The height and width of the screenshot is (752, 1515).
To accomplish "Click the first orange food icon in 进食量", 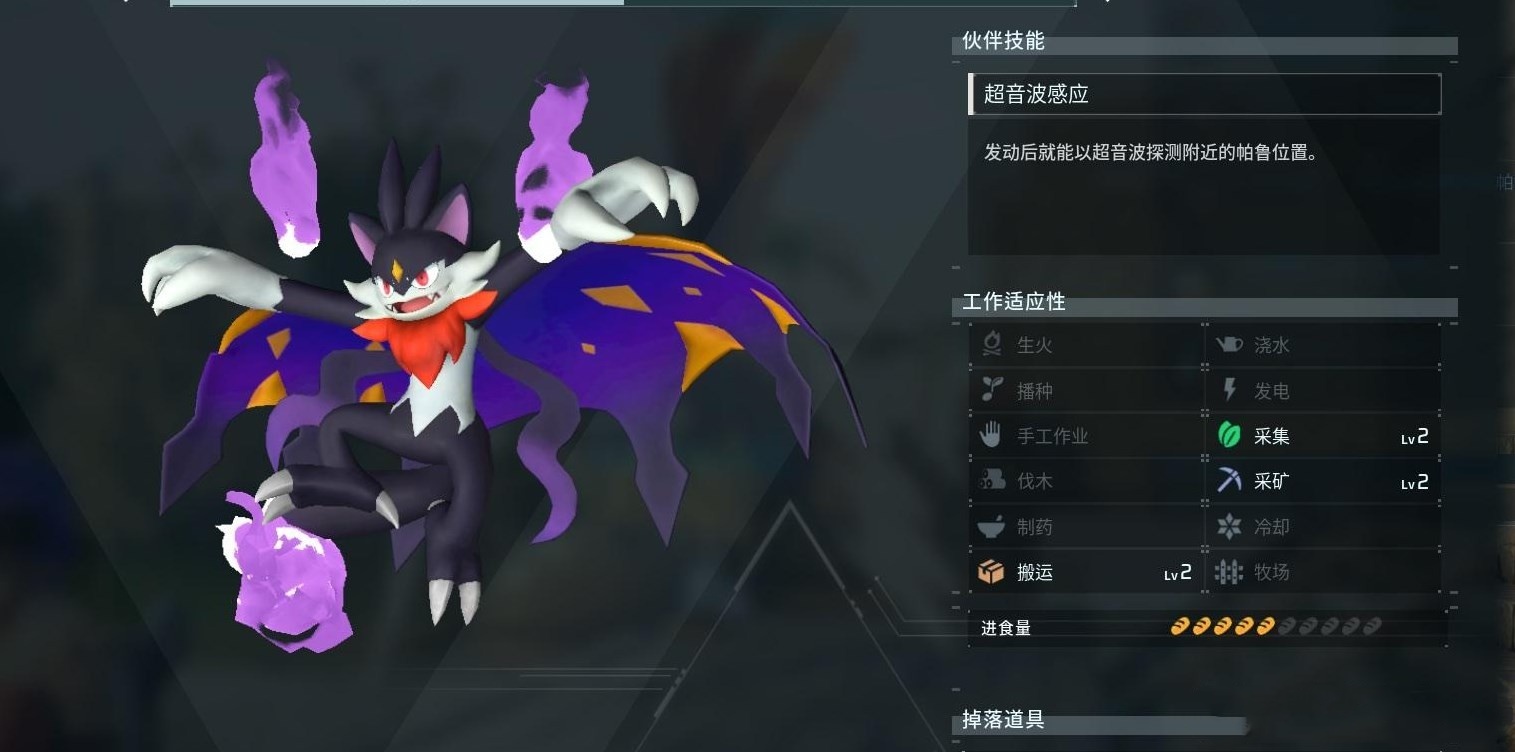I will point(1178,626).
